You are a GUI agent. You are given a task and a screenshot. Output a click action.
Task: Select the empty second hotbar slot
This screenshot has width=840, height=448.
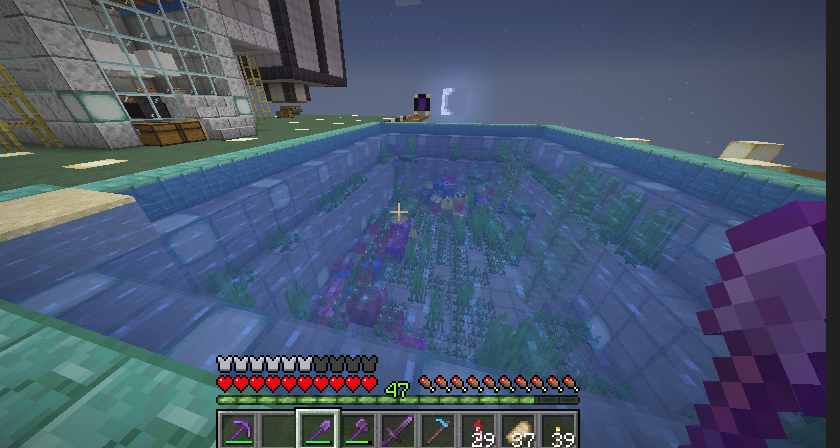coord(278,430)
